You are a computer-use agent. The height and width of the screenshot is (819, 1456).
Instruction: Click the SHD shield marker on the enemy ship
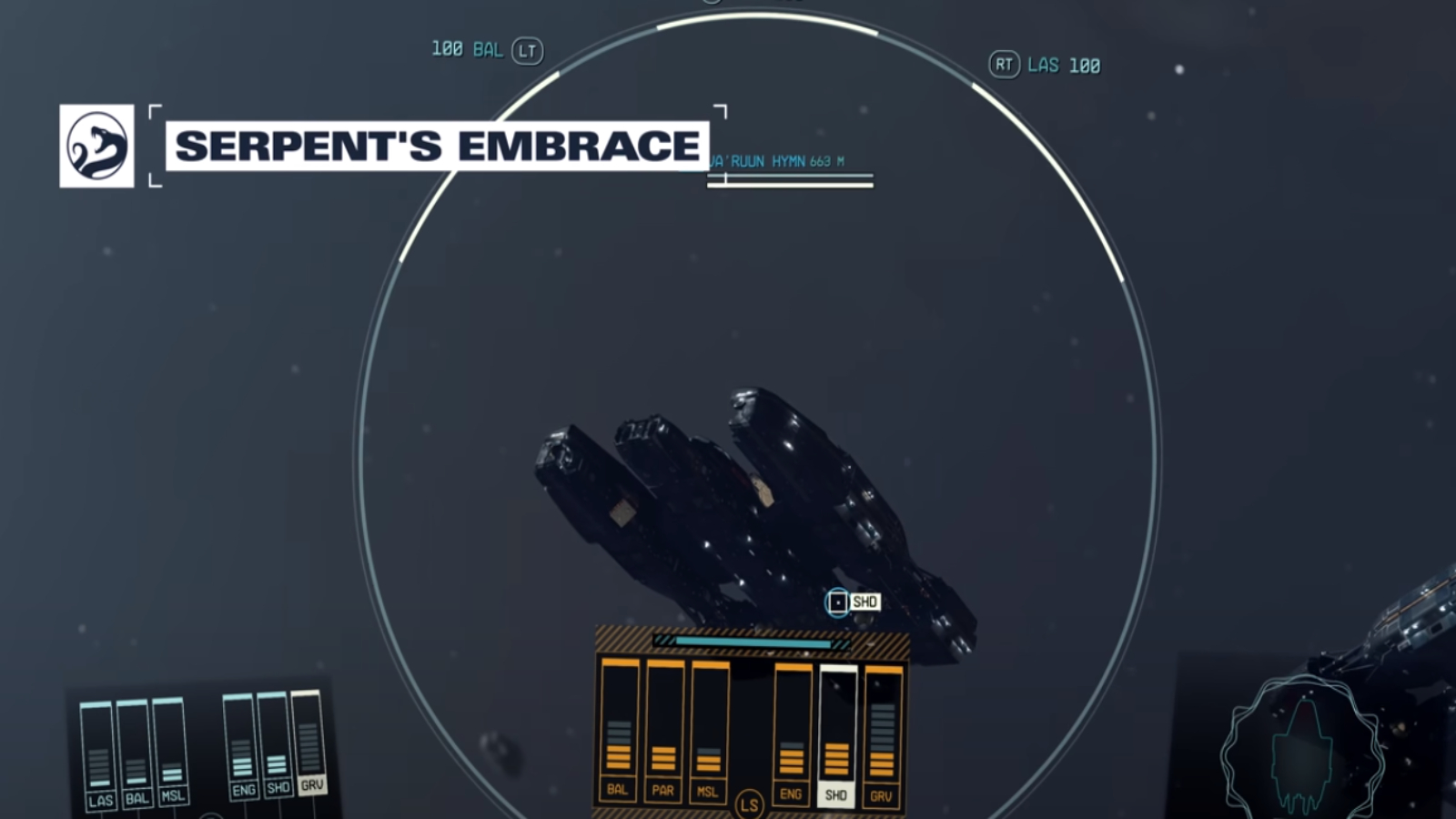click(838, 601)
